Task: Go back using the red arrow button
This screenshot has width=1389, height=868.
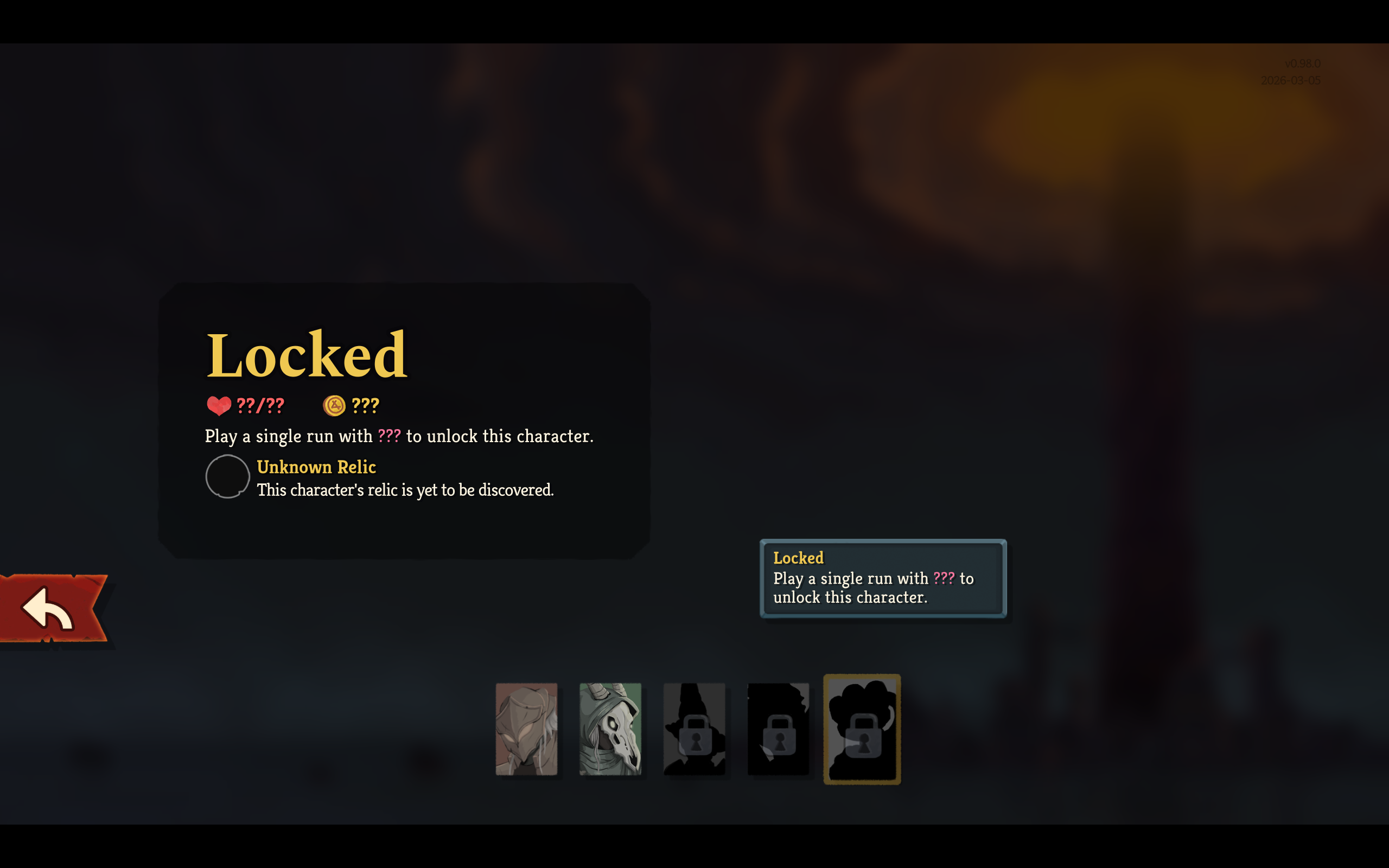Action: [x=52, y=608]
